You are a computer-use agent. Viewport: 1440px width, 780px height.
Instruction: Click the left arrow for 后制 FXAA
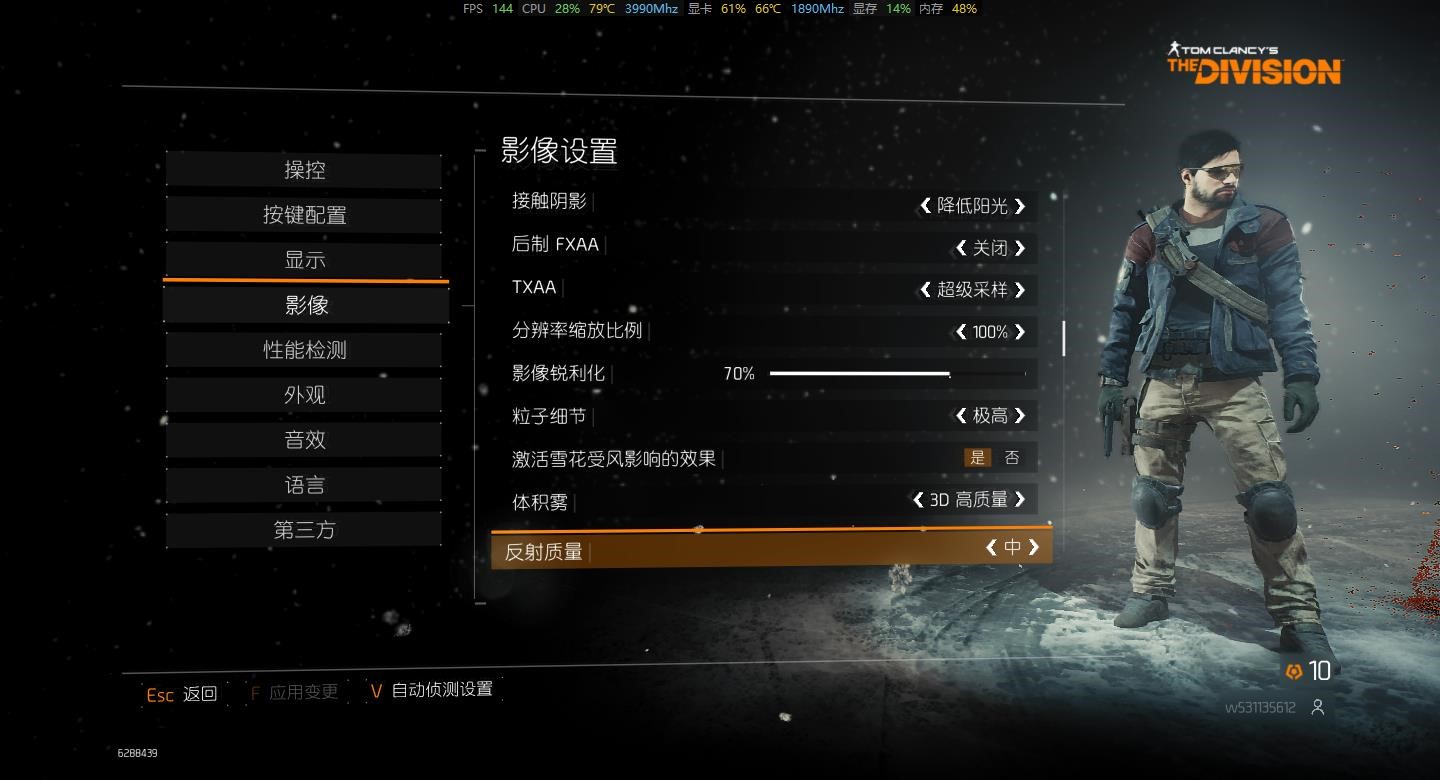(961, 248)
